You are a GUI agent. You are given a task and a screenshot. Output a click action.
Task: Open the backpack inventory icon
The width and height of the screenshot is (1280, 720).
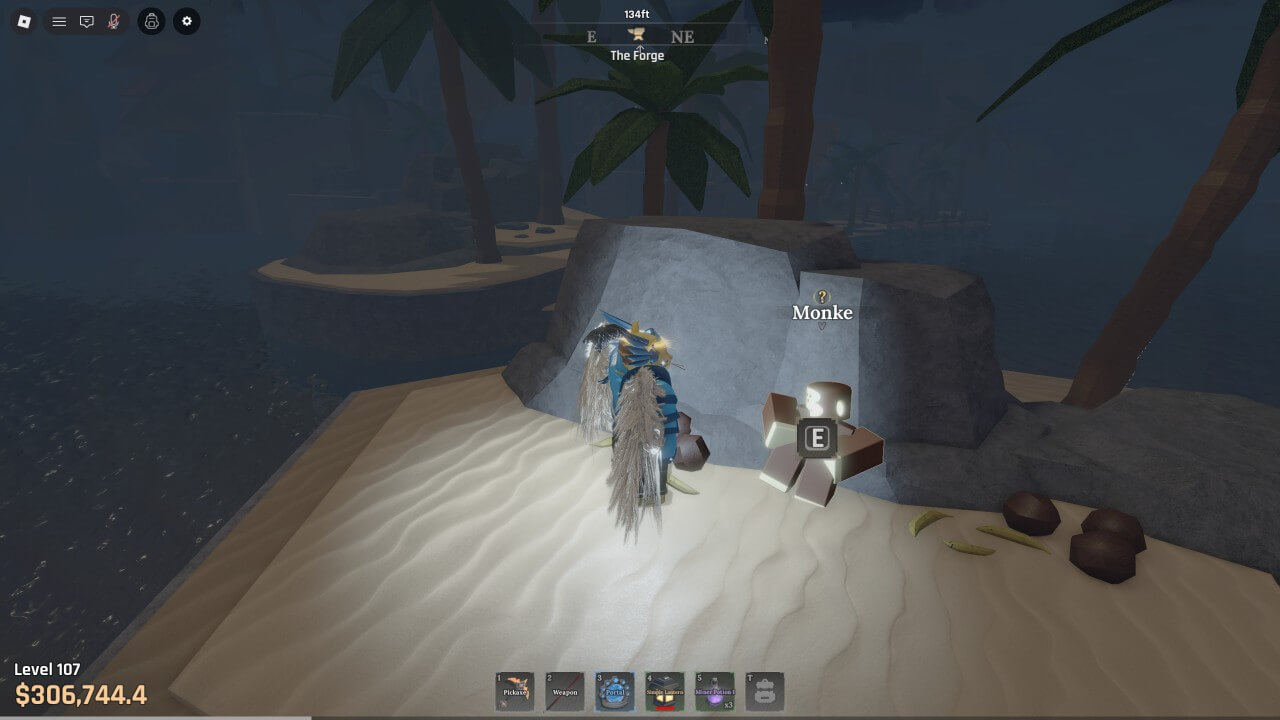click(x=151, y=21)
